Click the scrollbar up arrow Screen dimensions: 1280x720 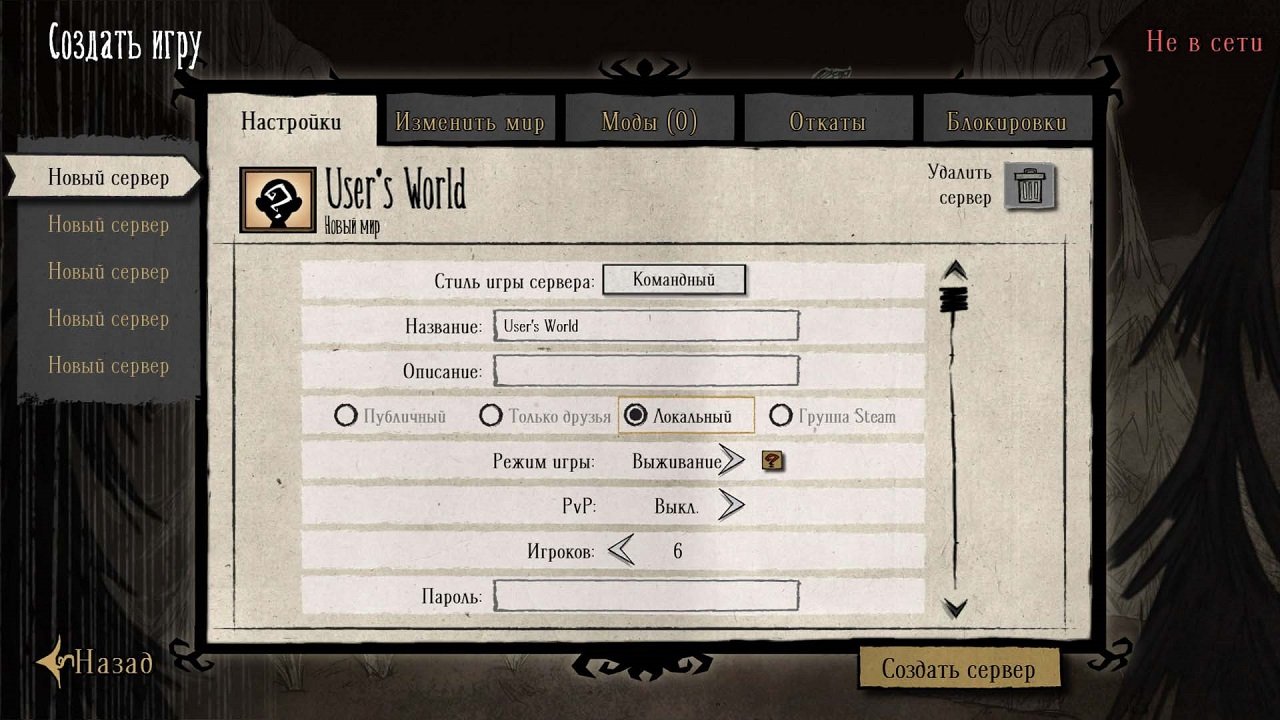coord(955,268)
